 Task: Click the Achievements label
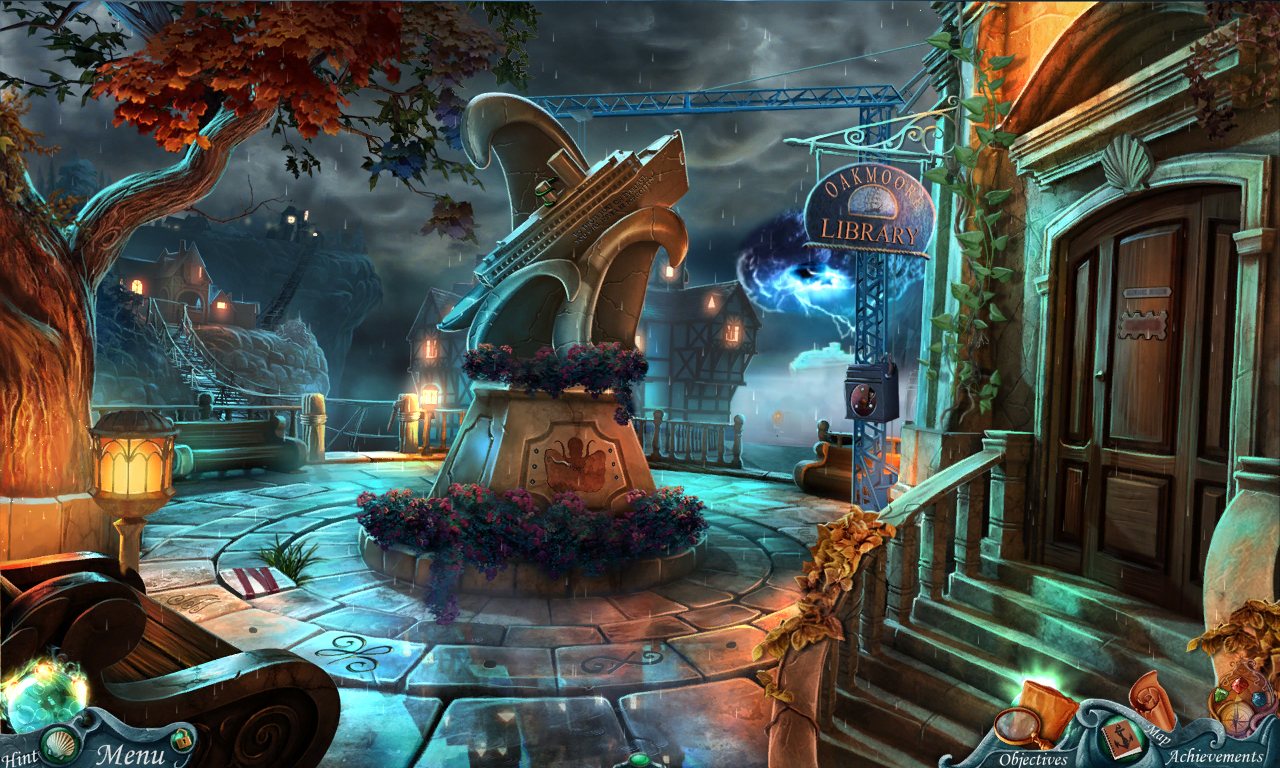click(1217, 756)
